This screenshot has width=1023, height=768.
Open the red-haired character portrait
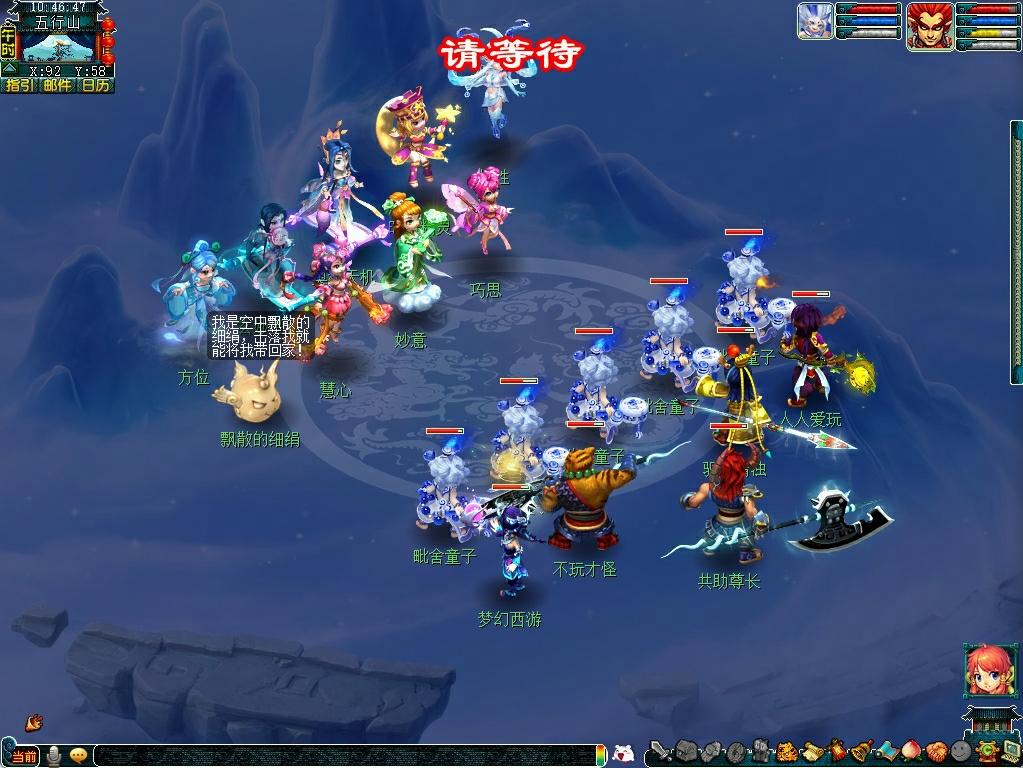(x=929, y=25)
